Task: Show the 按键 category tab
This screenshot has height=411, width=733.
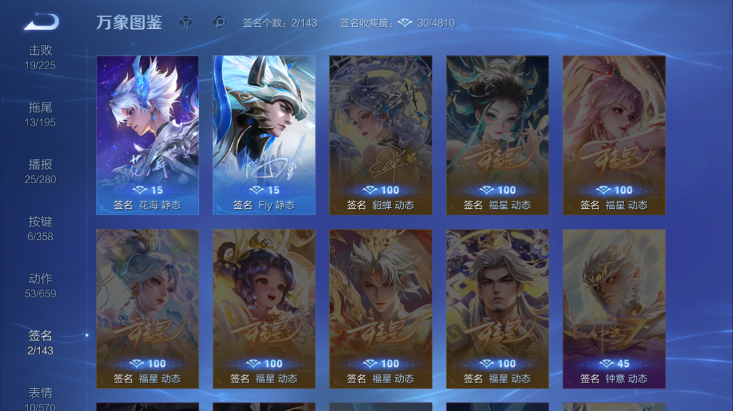Action: [40, 228]
